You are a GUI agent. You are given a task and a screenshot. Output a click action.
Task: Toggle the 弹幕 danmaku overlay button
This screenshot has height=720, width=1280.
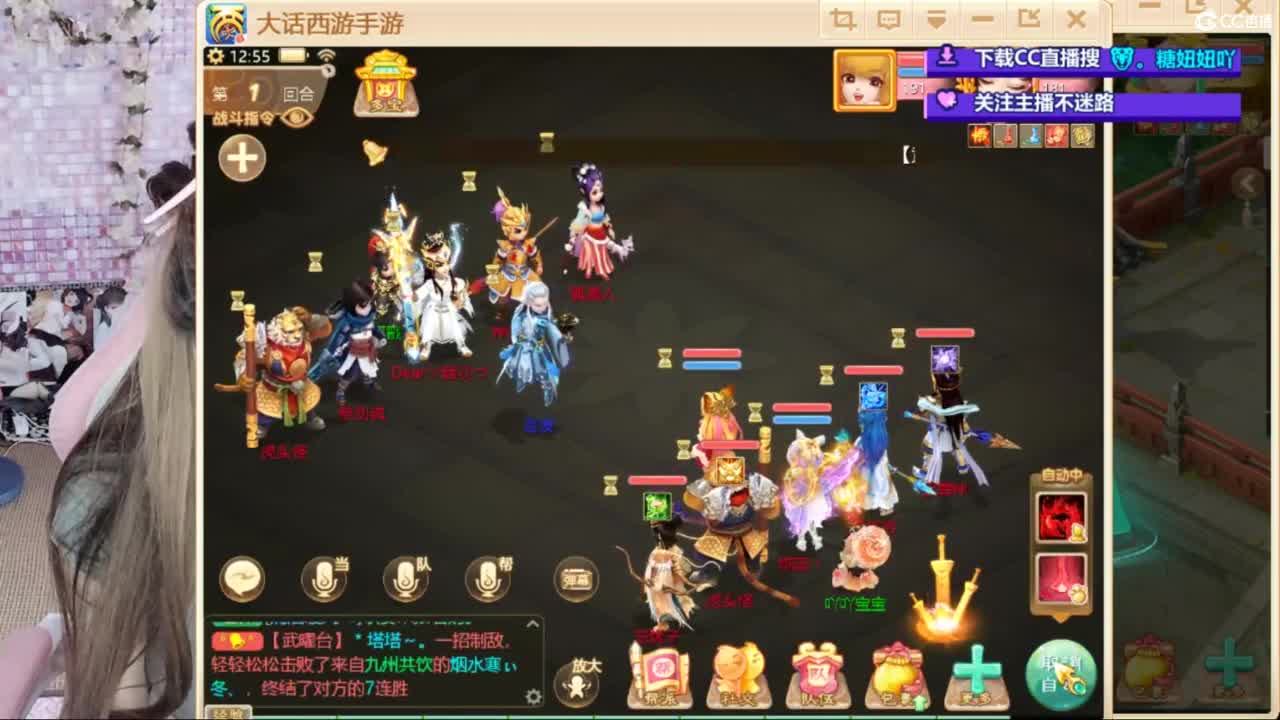coord(578,579)
